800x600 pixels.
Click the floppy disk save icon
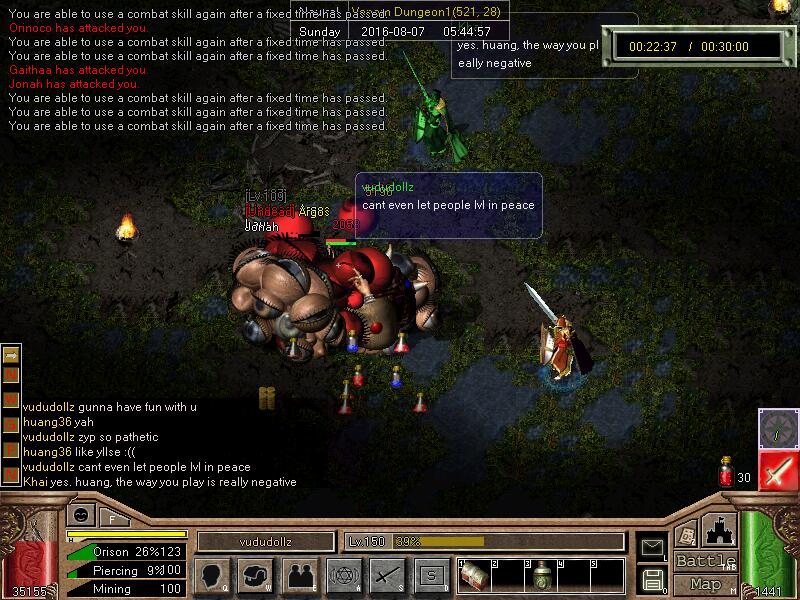(x=652, y=579)
